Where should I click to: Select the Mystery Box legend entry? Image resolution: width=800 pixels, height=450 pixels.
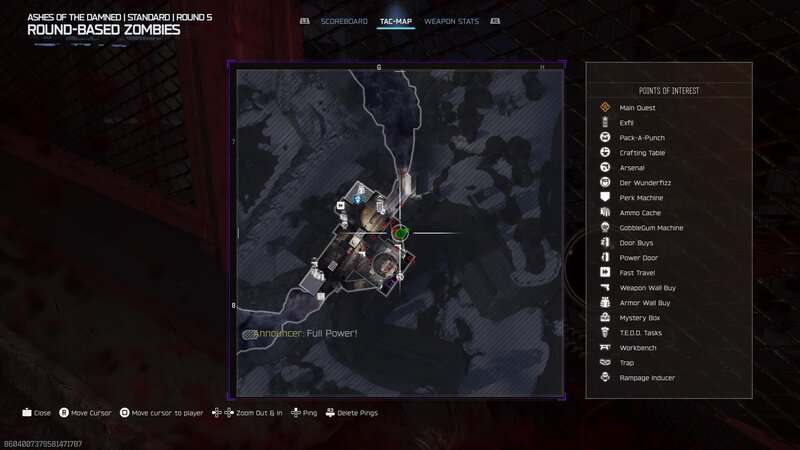point(639,317)
